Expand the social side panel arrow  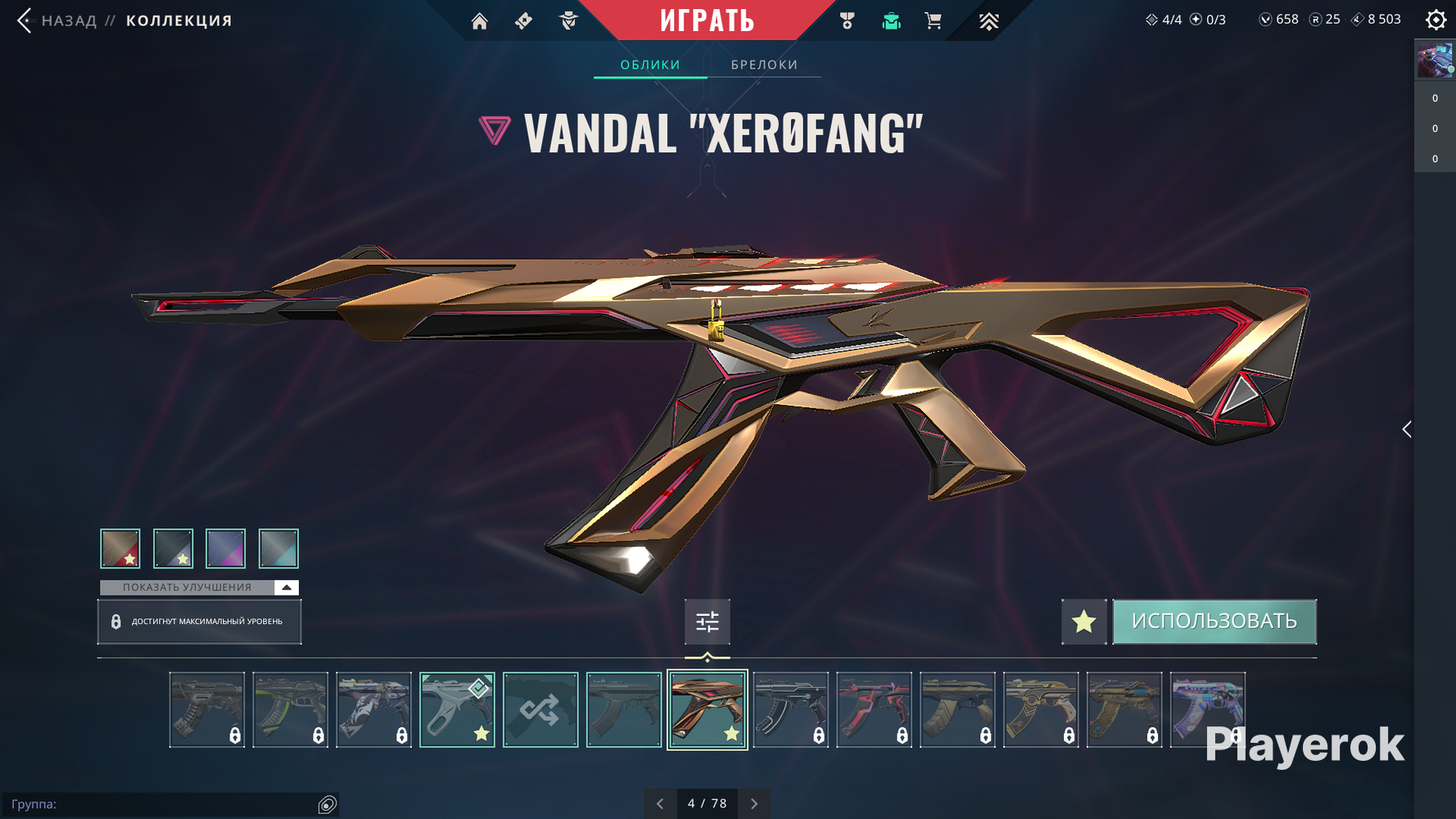1406,429
